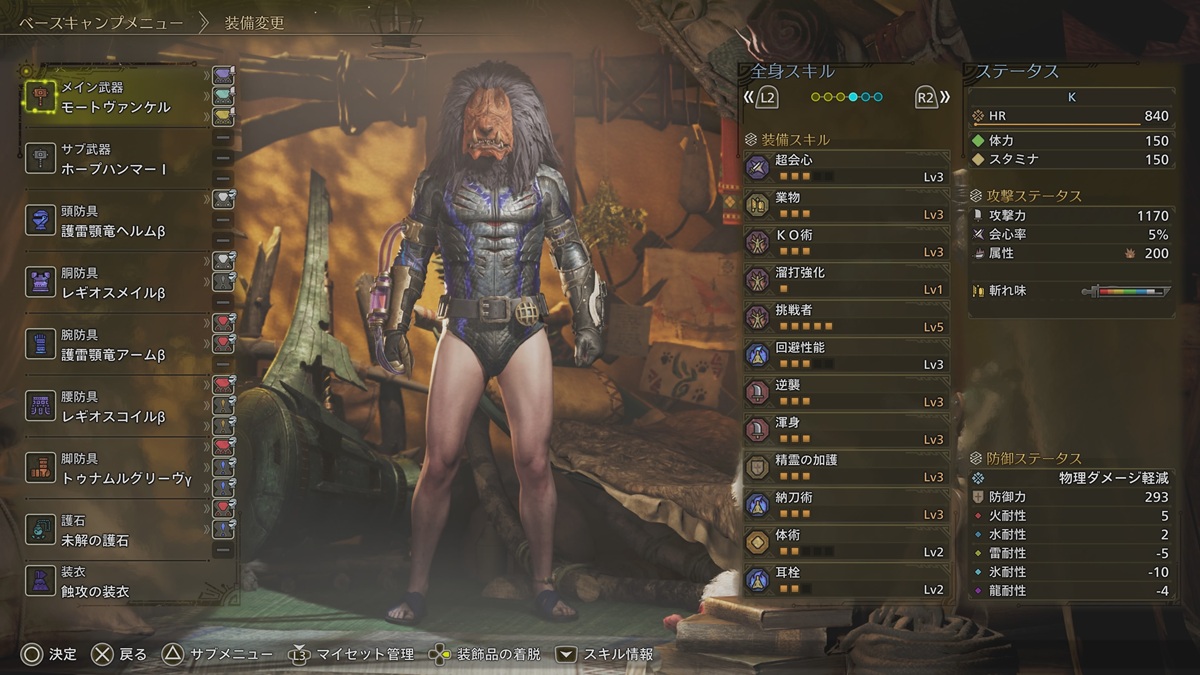This screenshot has height=675, width=1200.
Task: Open the 渾身 skill entry
Action: pyautogui.click(x=845, y=430)
